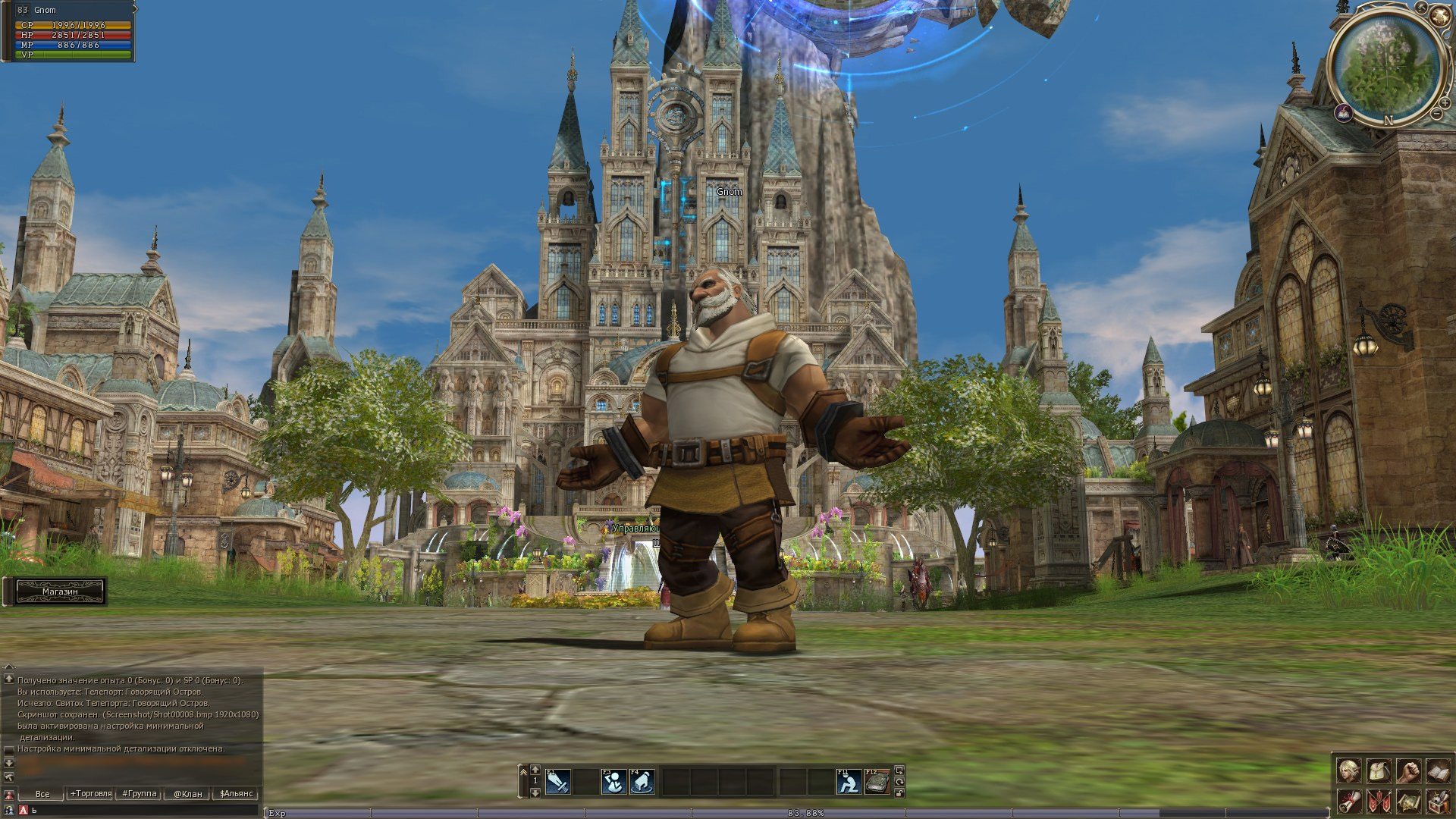This screenshot has height=819, width=1456.
Task: Open the character status elf portrait icon
Action: 1348,771
